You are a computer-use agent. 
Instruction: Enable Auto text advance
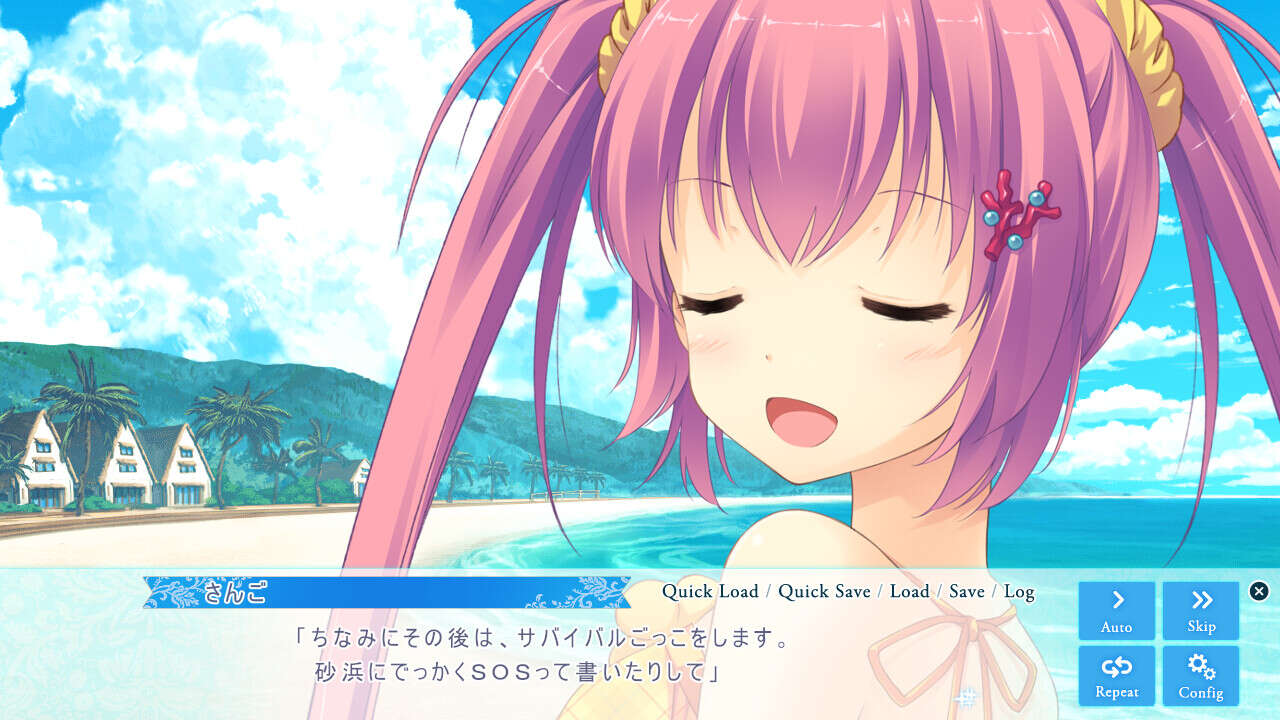click(1116, 610)
